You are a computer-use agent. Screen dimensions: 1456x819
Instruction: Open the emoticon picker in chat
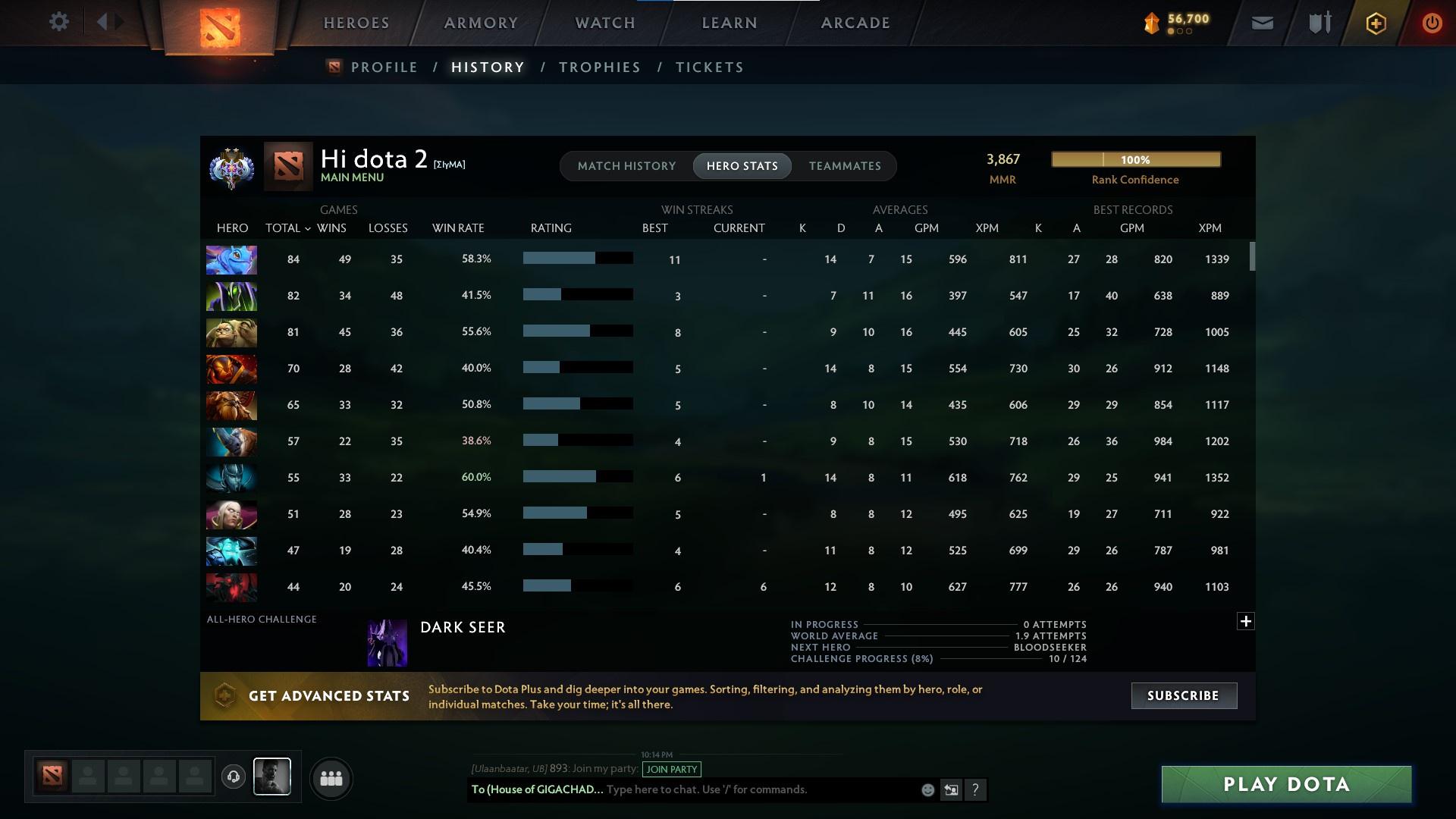pyautogui.click(x=927, y=789)
